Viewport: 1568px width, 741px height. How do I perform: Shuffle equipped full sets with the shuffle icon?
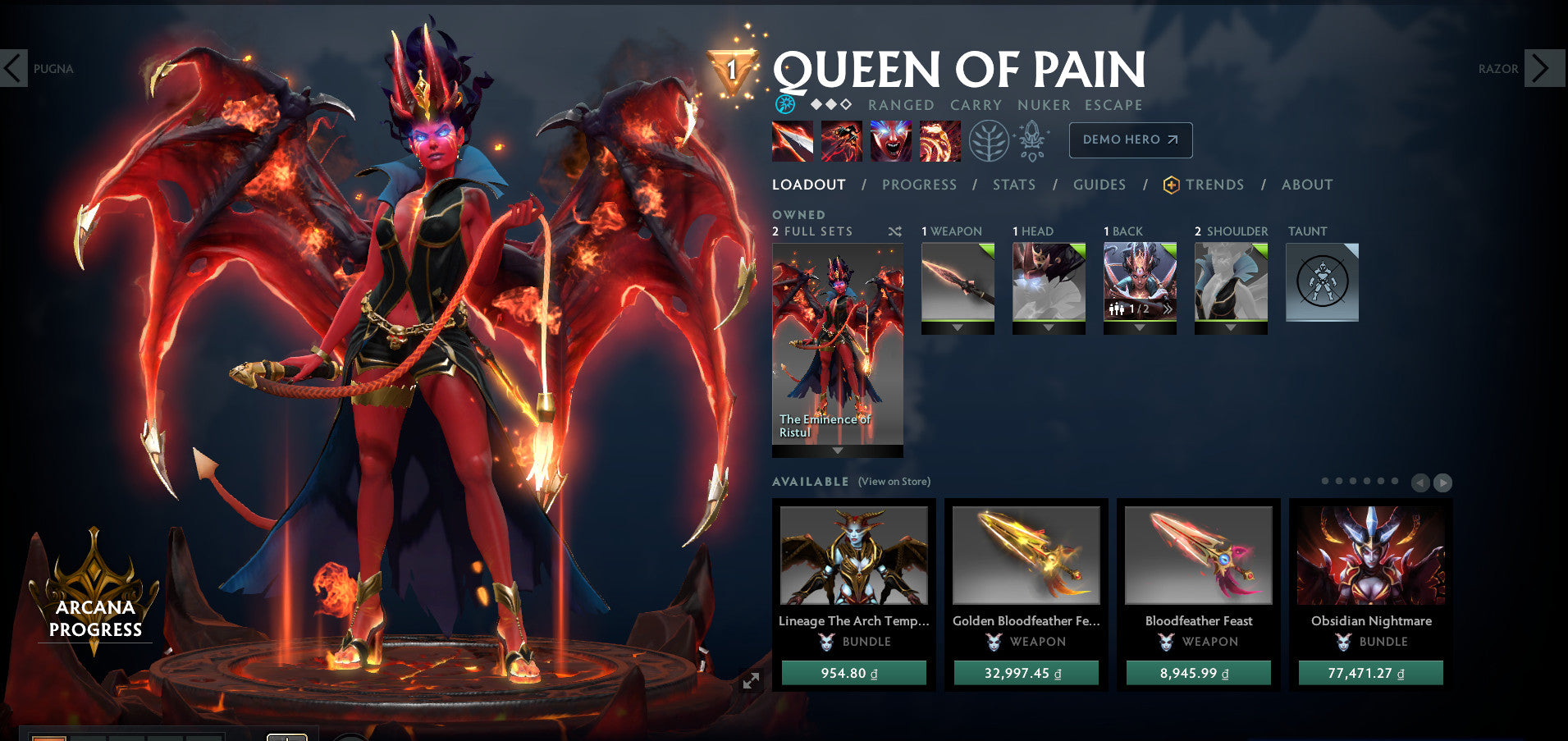pyautogui.click(x=895, y=232)
